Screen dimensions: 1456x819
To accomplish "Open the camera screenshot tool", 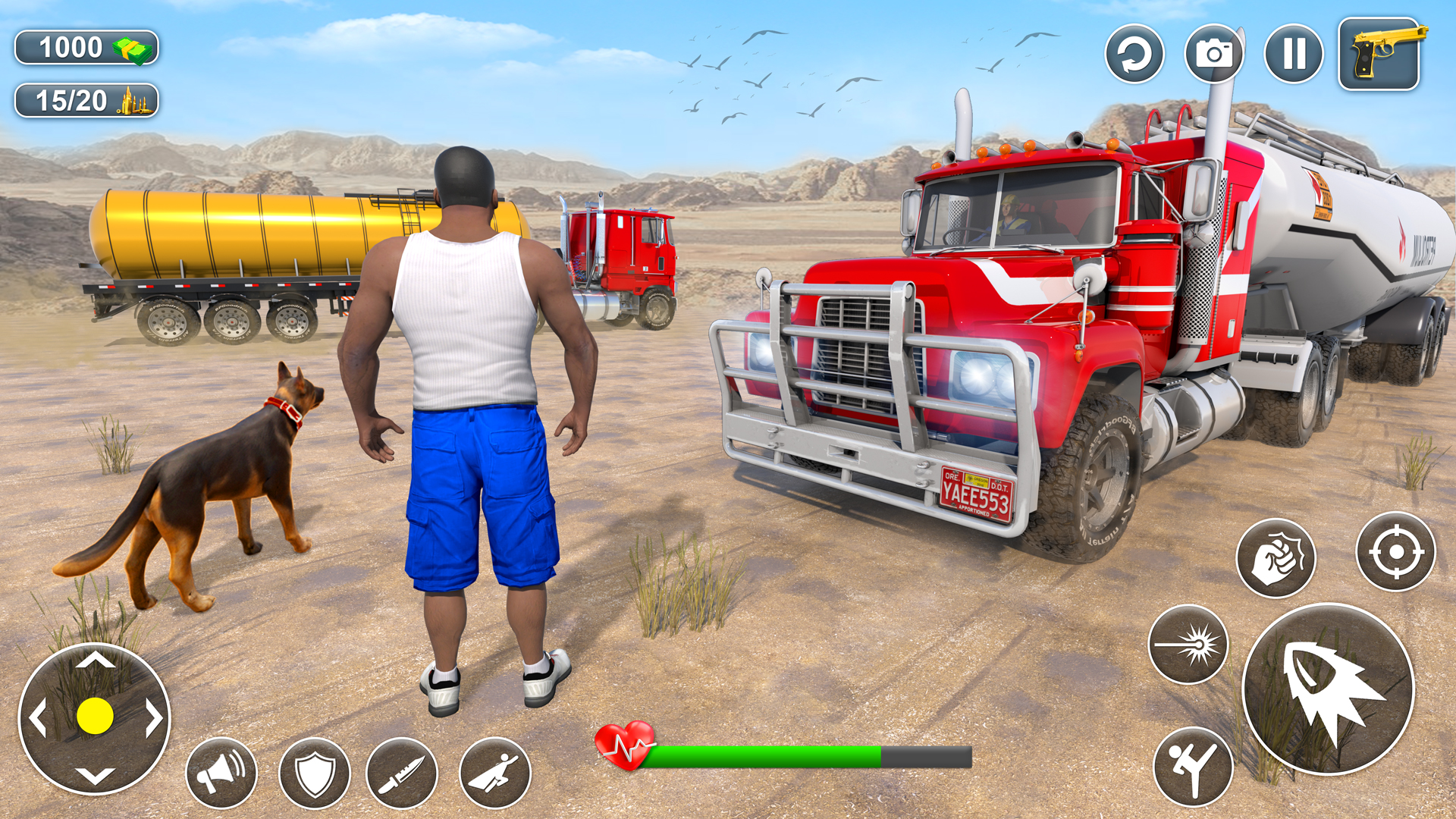I will point(1214,53).
